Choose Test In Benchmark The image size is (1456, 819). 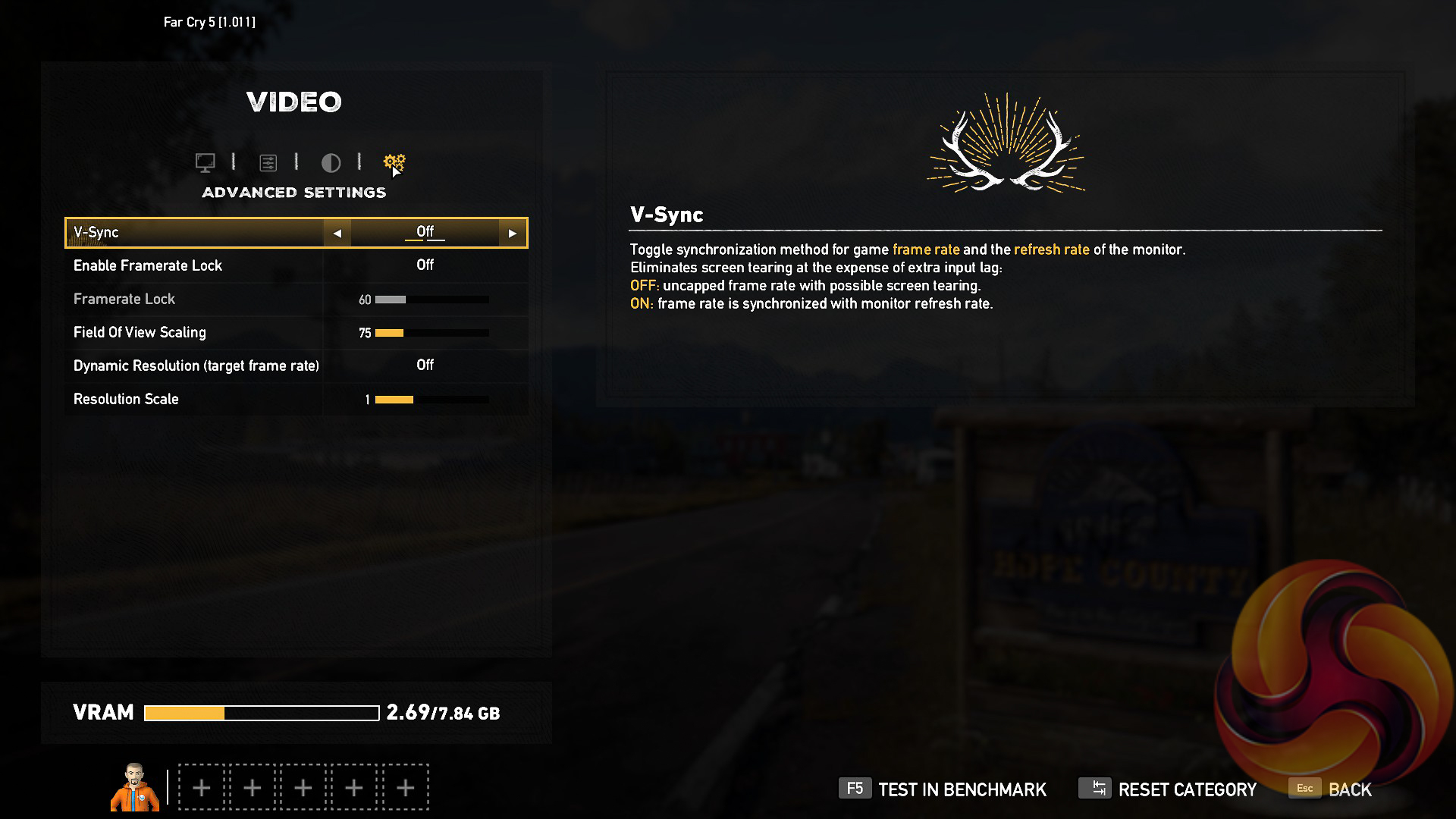click(943, 789)
